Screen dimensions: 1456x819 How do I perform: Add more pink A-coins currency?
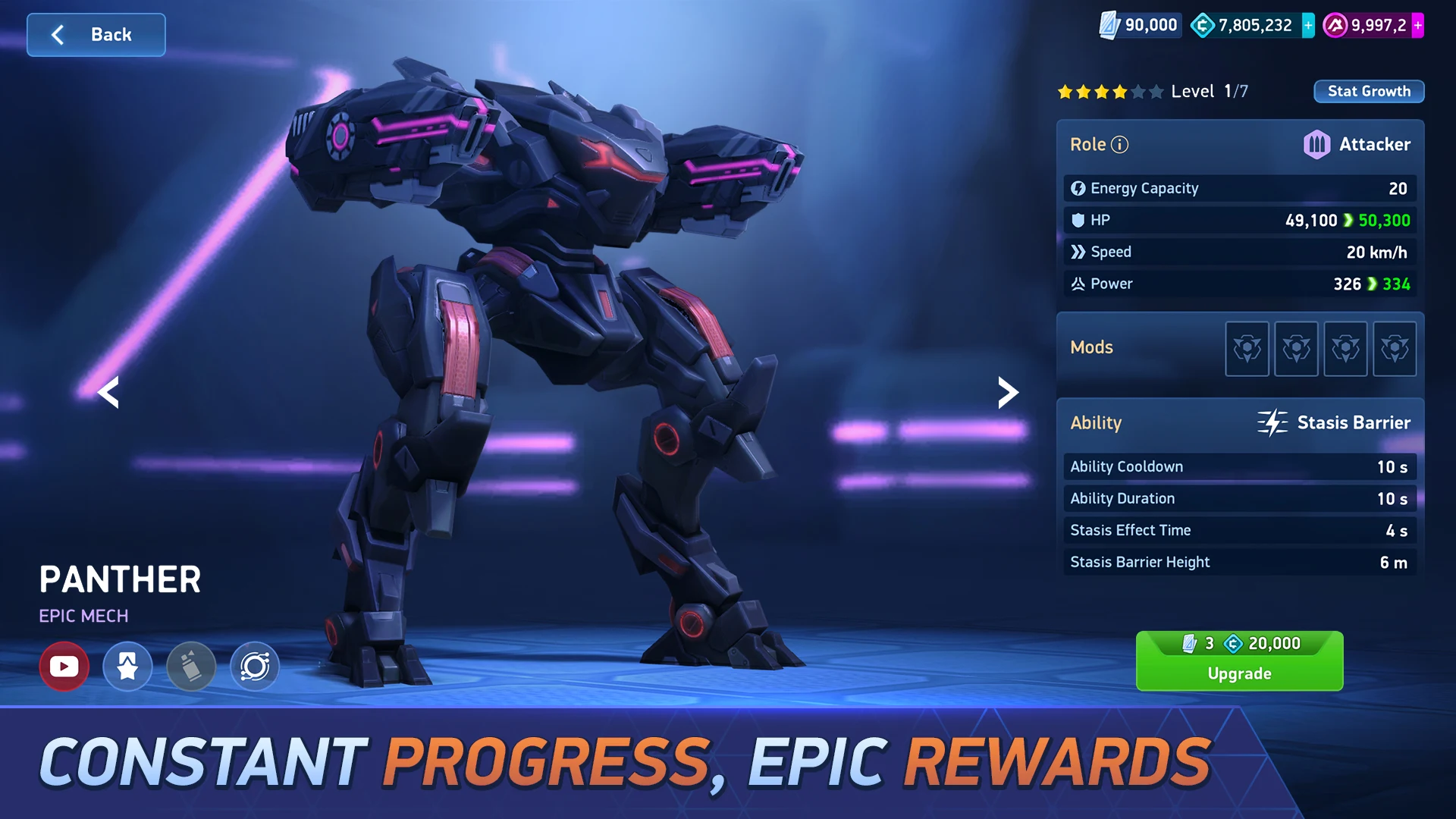[x=1417, y=25]
